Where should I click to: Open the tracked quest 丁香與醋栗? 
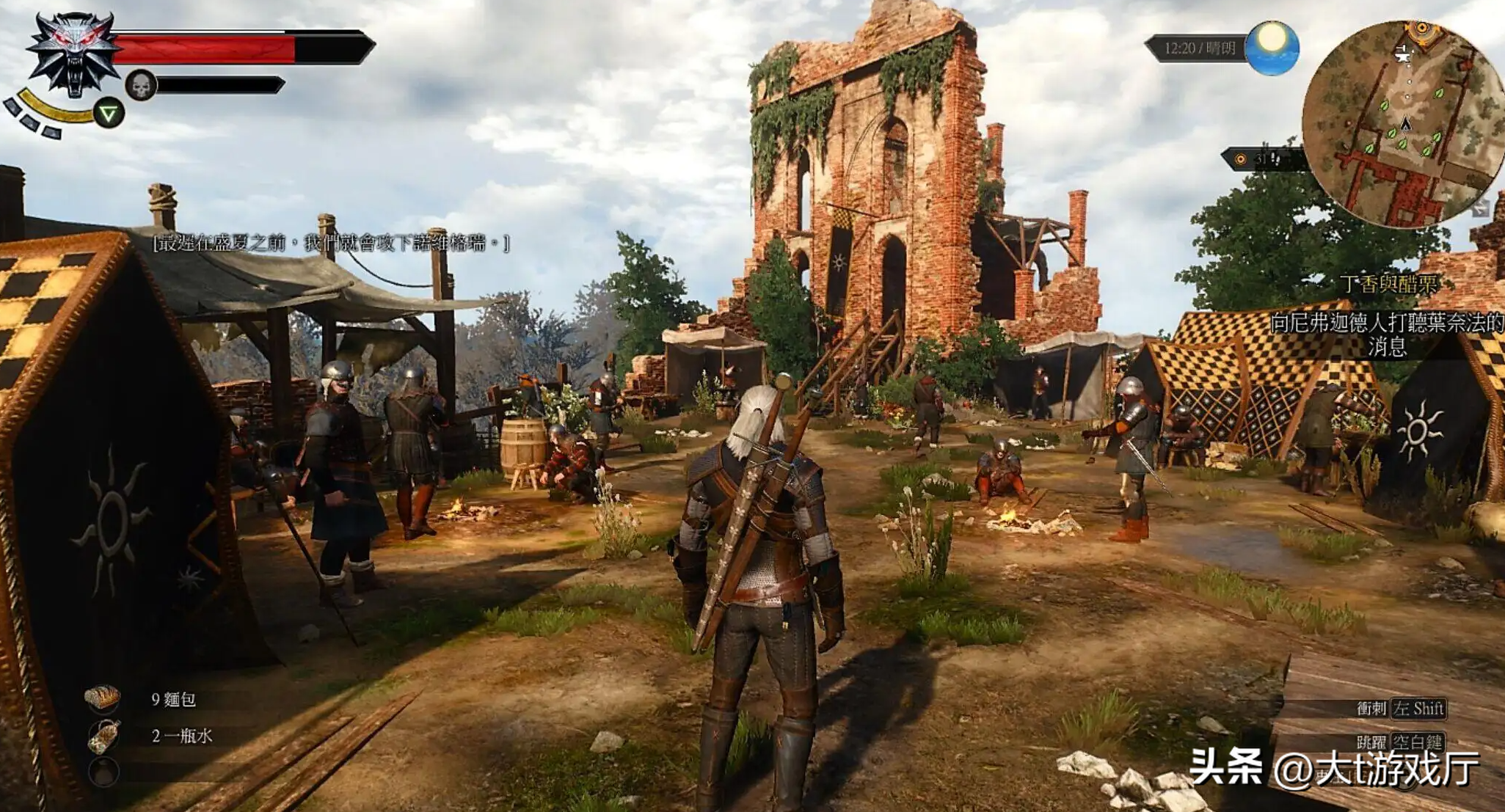(1388, 285)
